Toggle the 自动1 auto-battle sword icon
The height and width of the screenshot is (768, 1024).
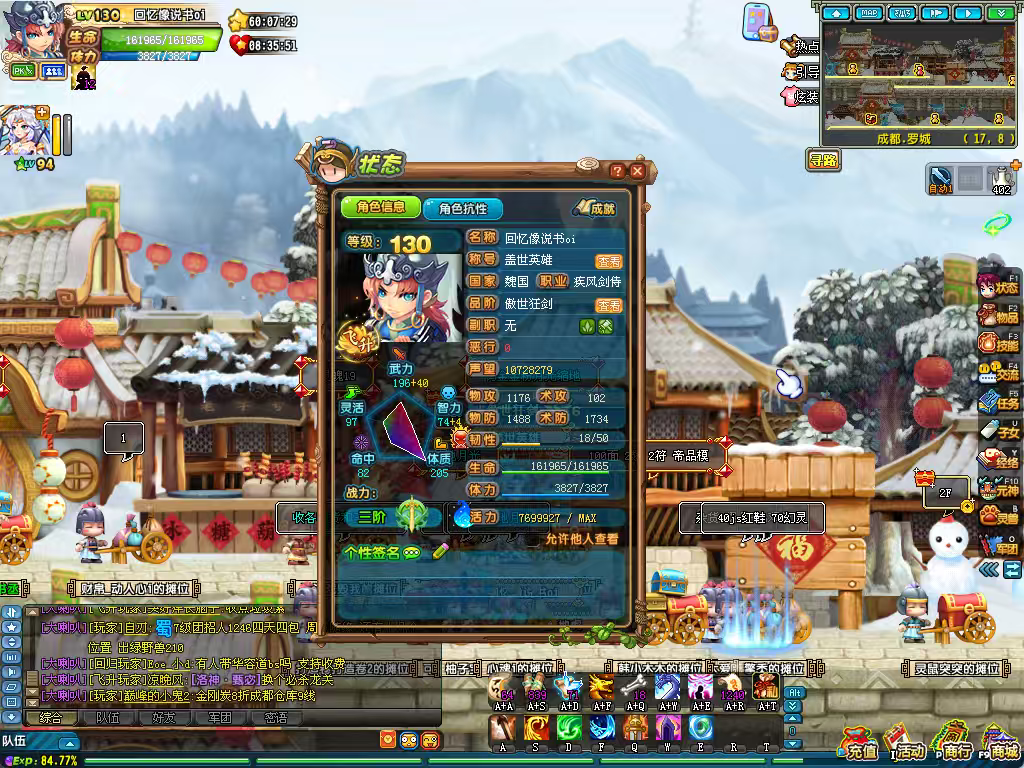click(941, 179)
